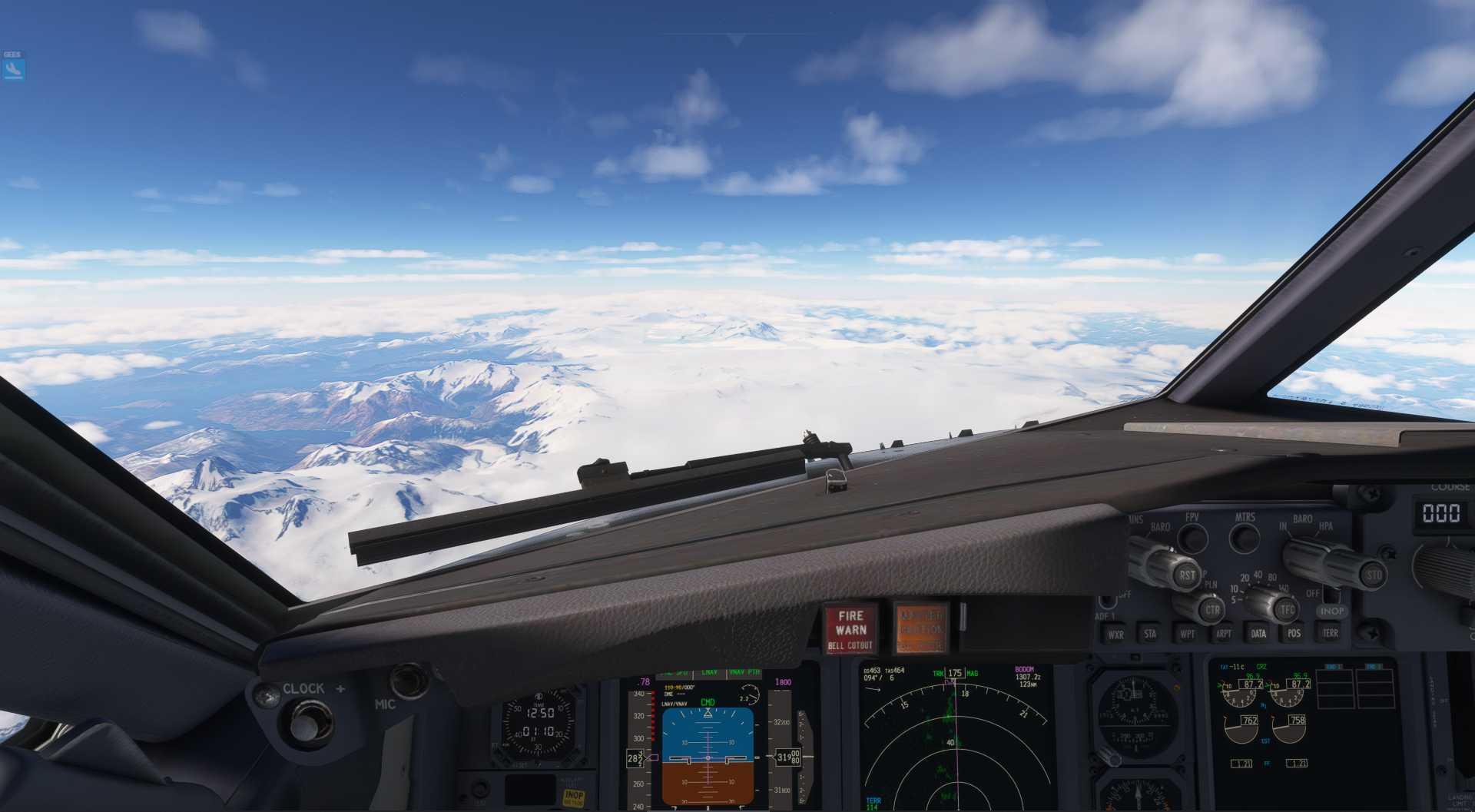Viewport: 1475px width, 812px height.
Task: Toggle the ARPT airports map button
Action: [x=1223, y=634]
